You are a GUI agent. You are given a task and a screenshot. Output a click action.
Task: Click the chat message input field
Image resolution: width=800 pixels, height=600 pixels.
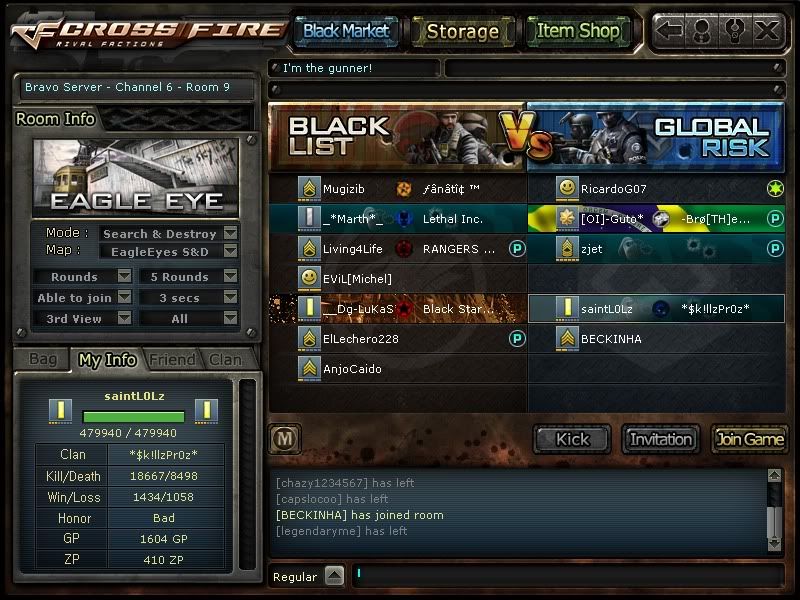point(565,576)
